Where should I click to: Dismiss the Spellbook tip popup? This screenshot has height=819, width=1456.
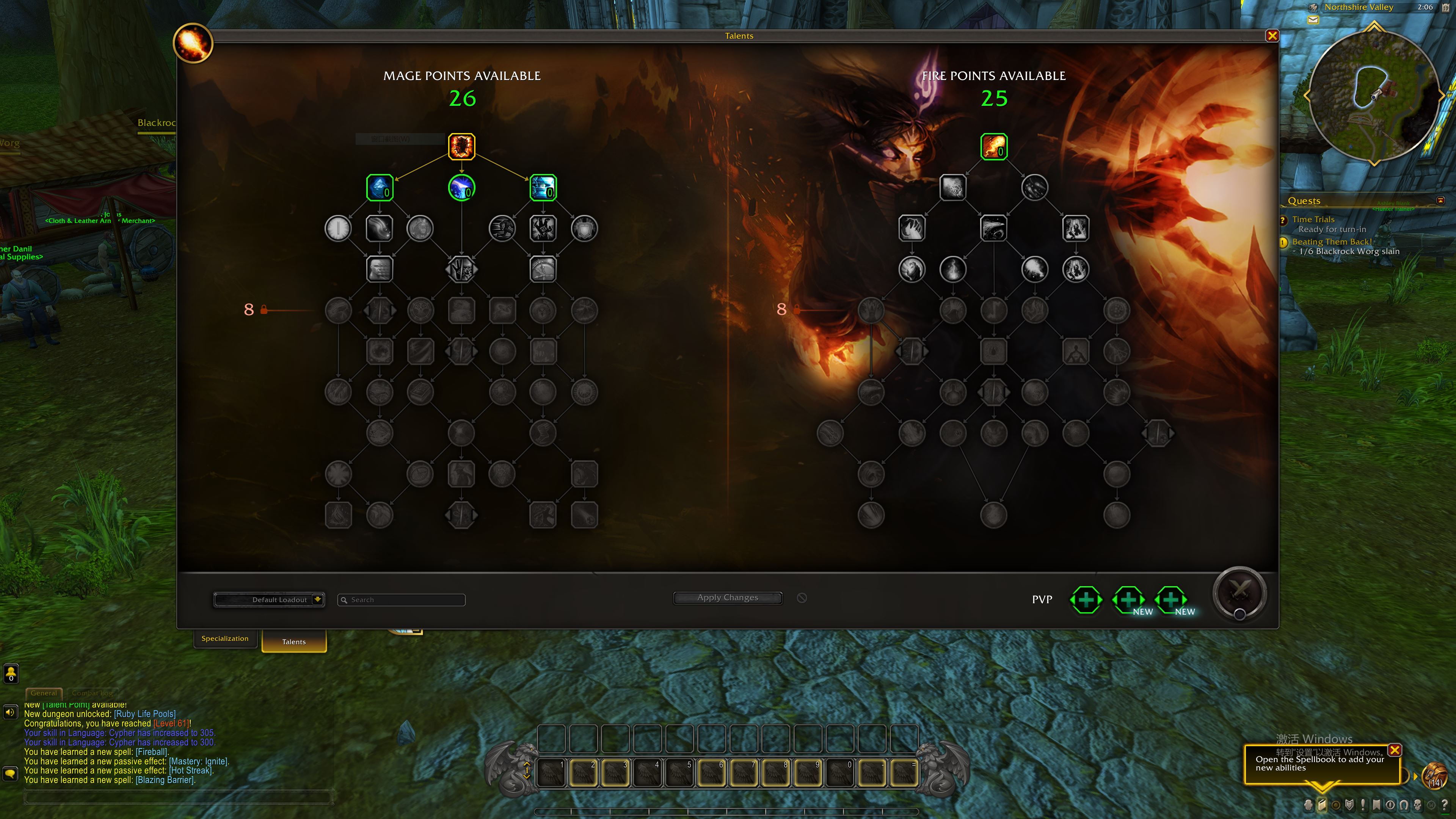(1395, 750)
